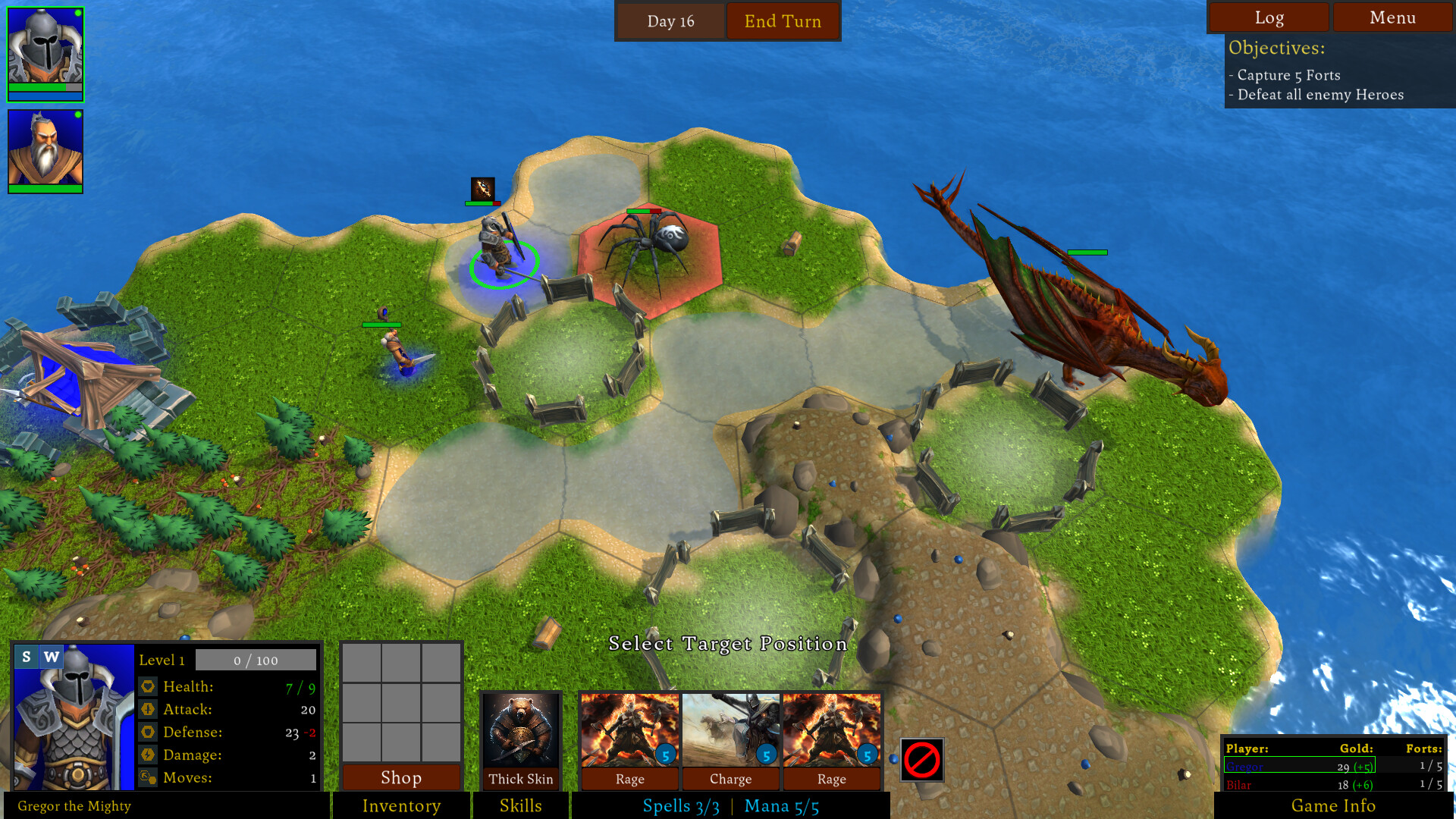Expand the Inventory panel
Screen dimensions: 1456x819
point(400,806)
